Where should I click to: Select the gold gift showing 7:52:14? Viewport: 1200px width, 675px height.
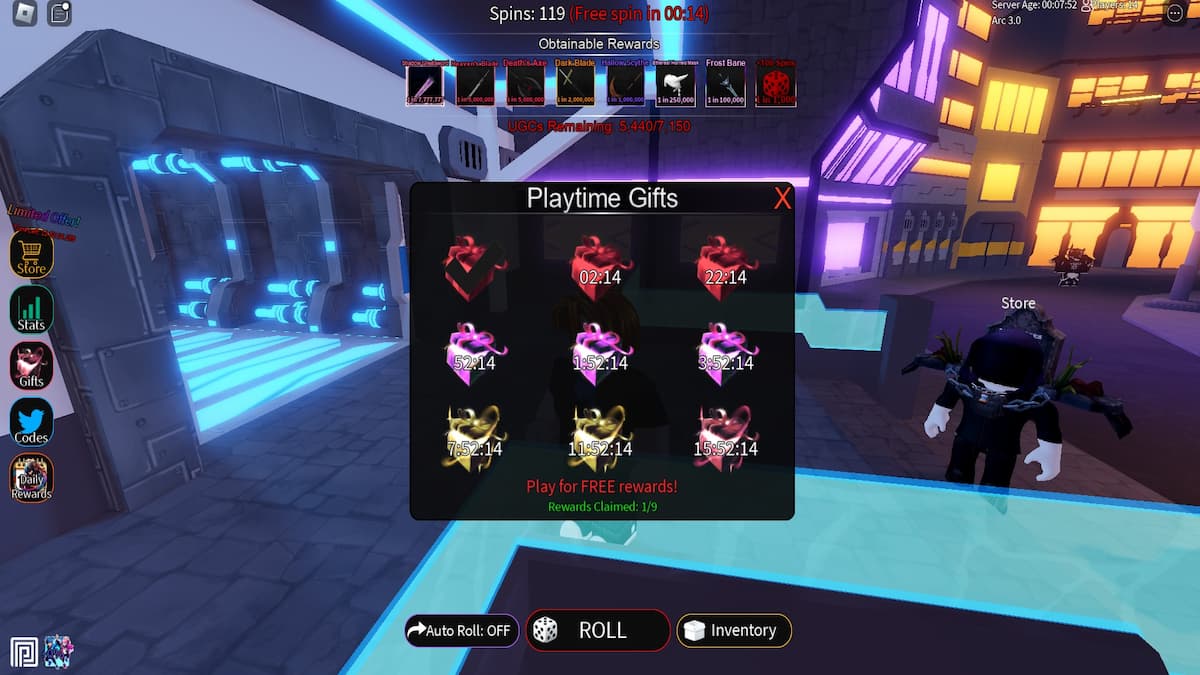(x=475, y=437)
